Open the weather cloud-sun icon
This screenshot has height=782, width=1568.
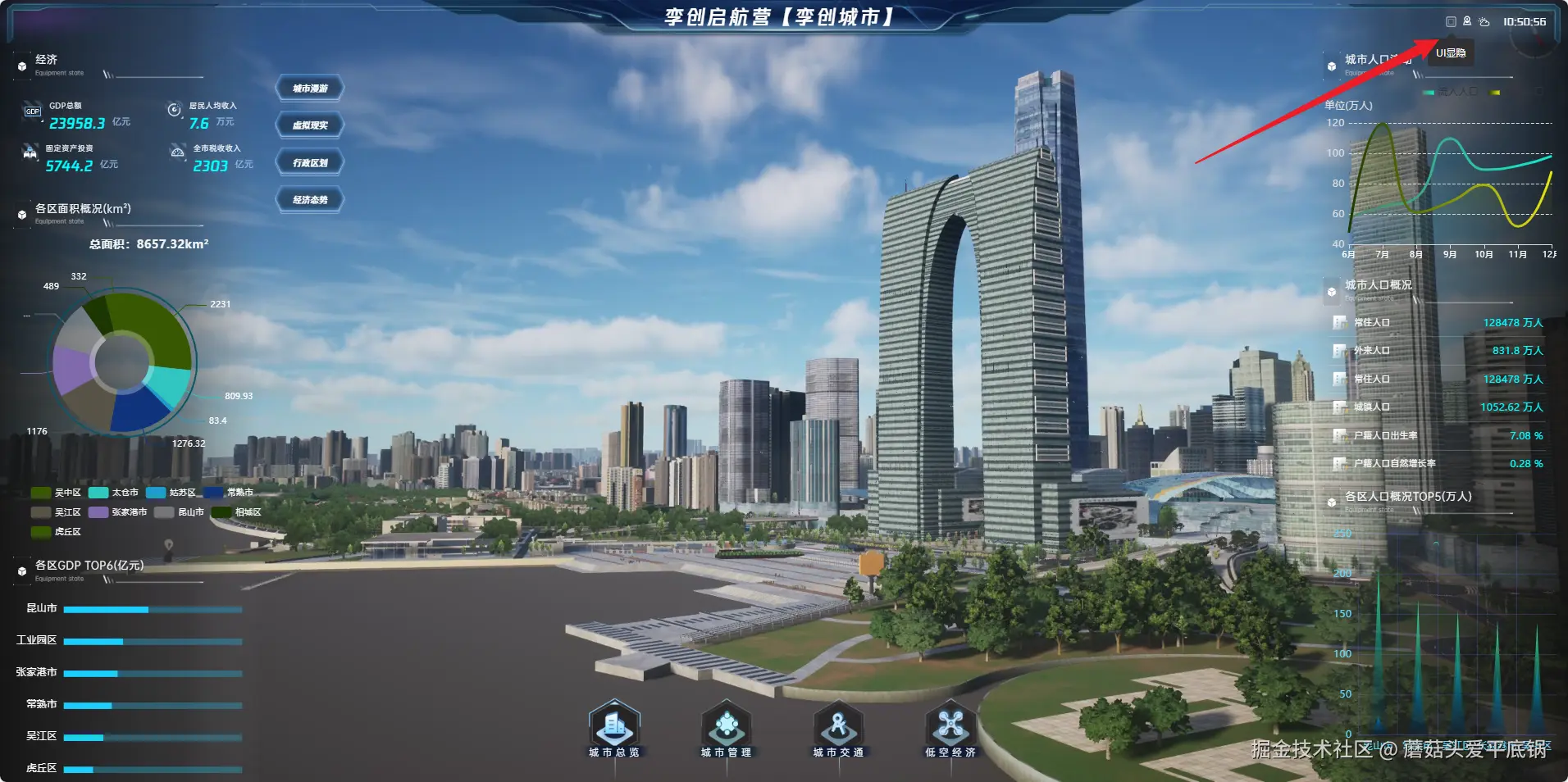pyautogui.click(x=1484, y=22)
